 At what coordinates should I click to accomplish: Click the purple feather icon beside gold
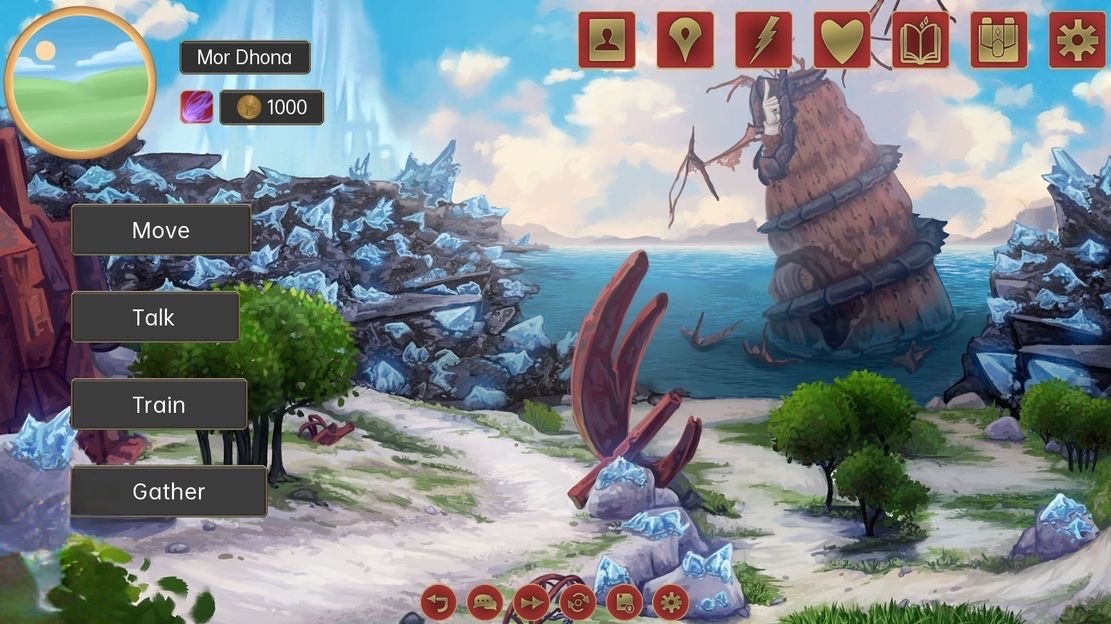coord(196,107)
